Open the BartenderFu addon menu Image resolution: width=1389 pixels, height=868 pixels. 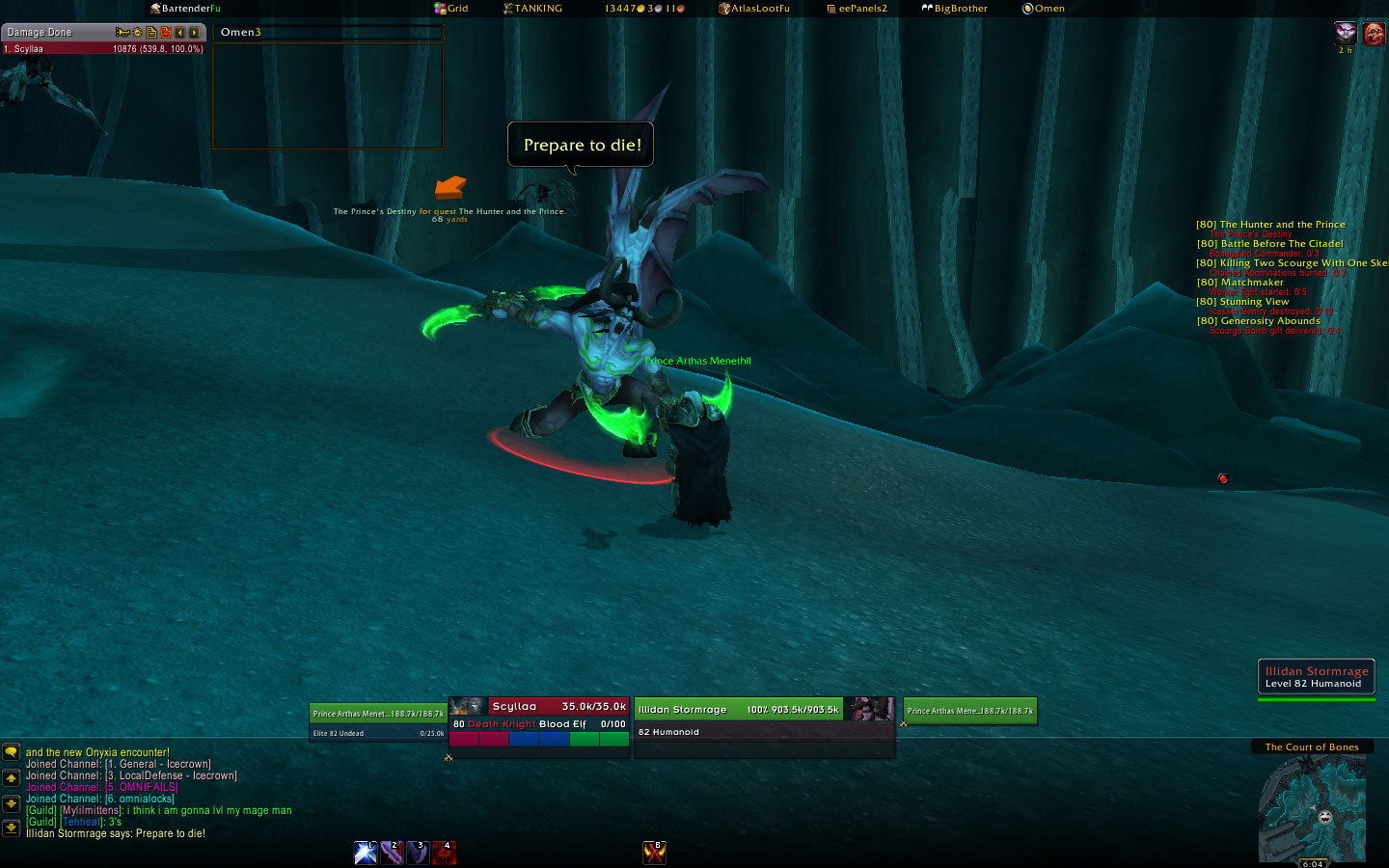click(186, 9)
